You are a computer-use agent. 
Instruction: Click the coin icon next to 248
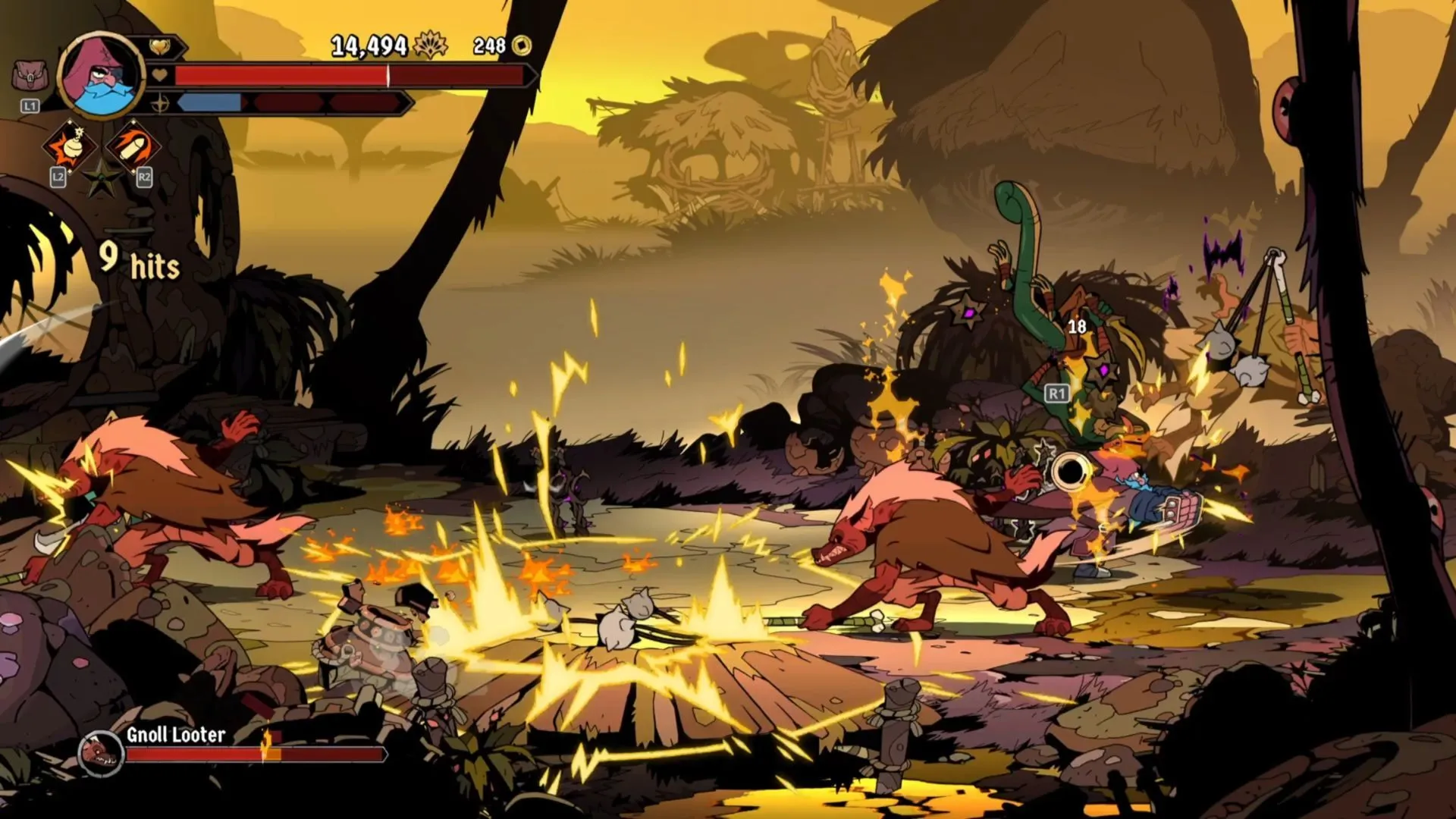[x=520, y=45]
